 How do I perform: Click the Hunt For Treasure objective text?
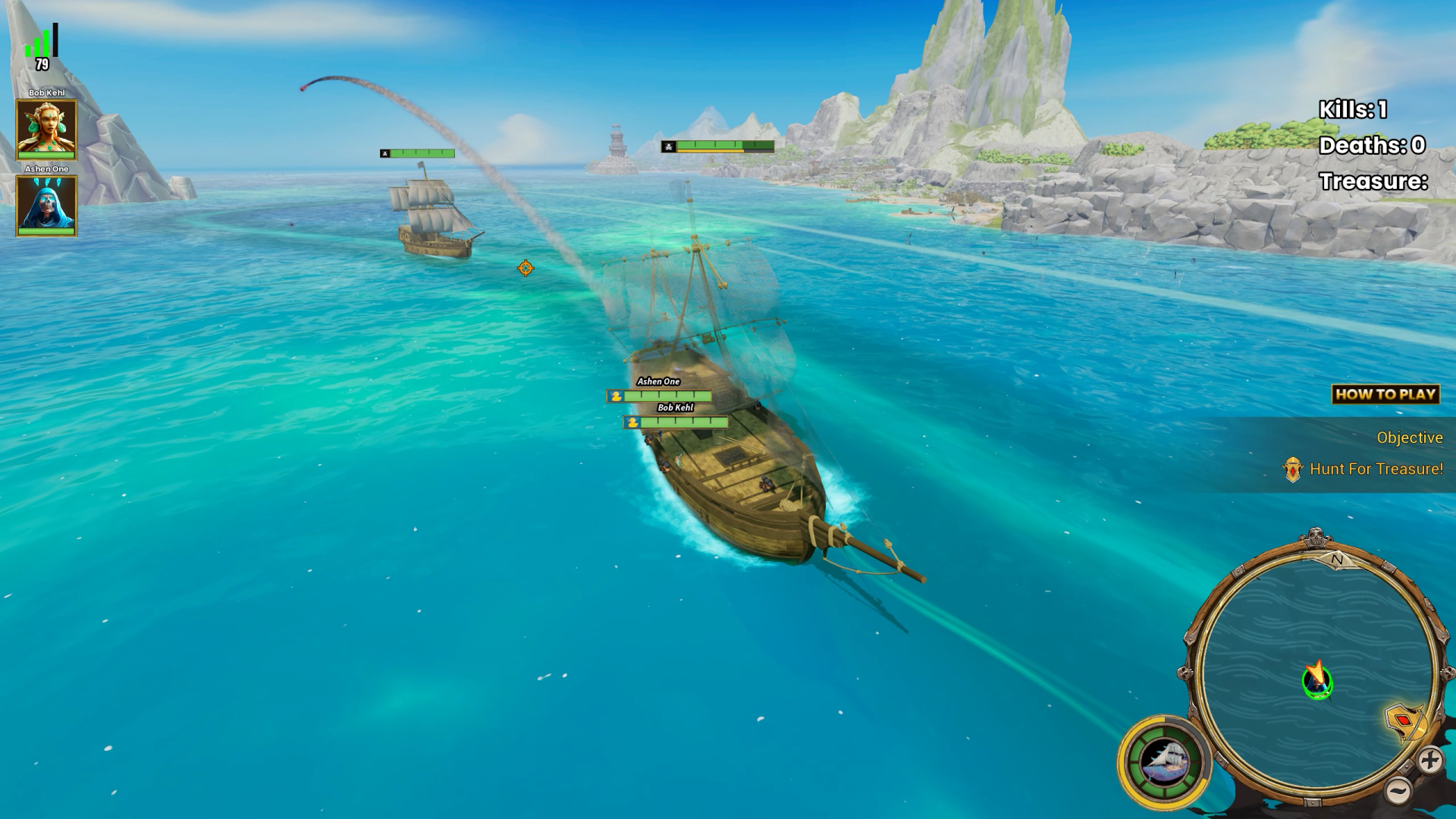tap(1375, 469)
